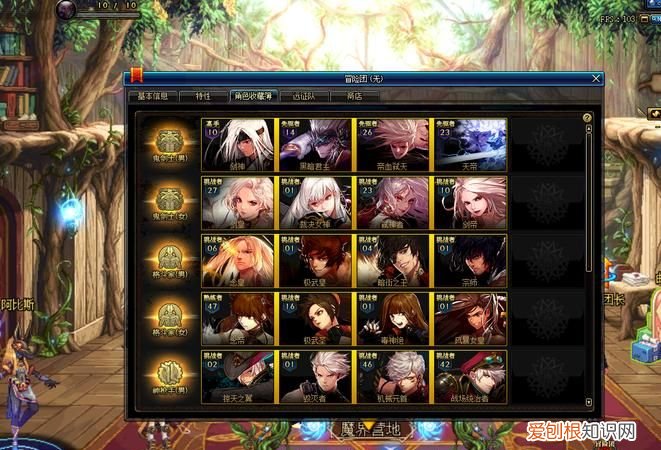The width and height of the screenshot is (661, 450).
Task: Close the 冒险团 window
Action: (x=596, y=77)
